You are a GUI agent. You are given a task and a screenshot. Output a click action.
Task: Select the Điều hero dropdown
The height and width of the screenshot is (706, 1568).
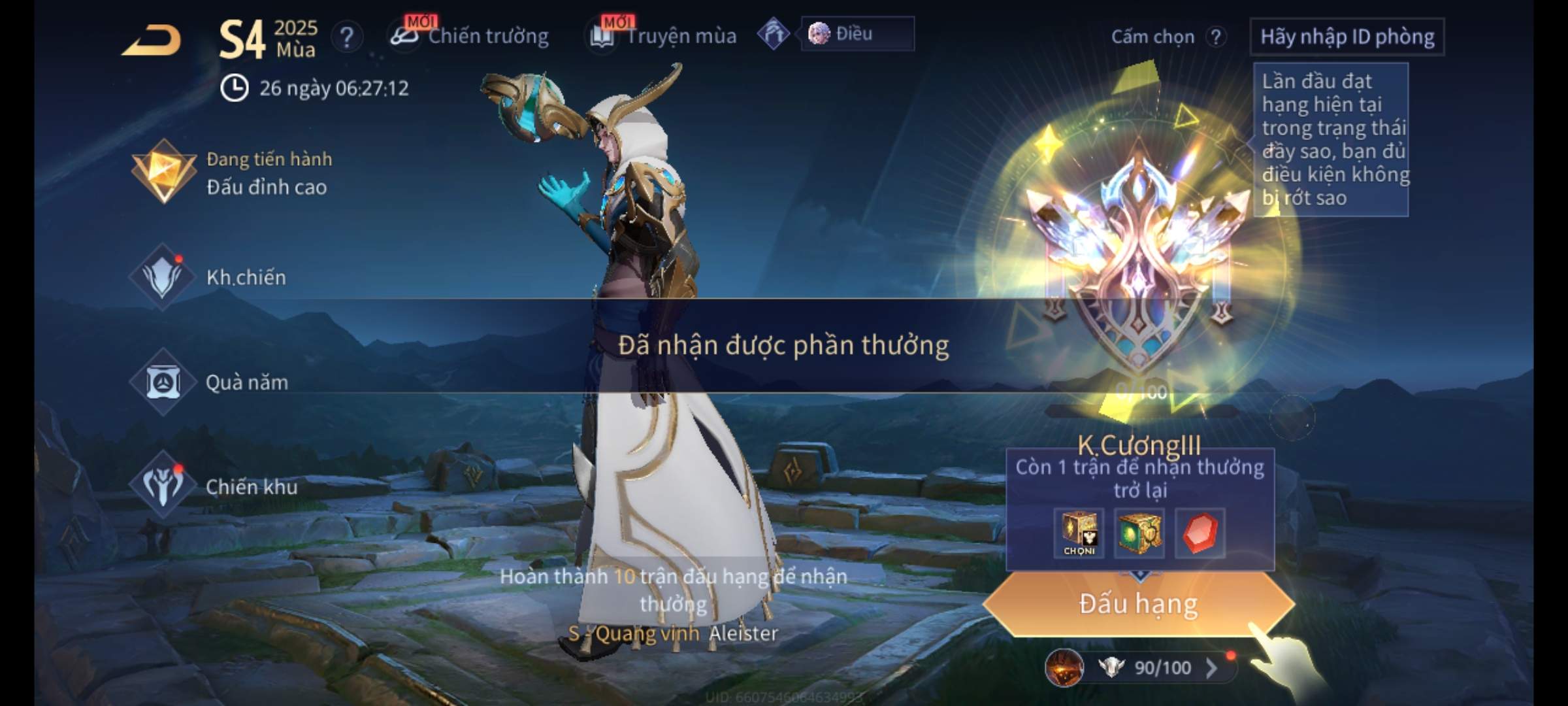[856, 34]
